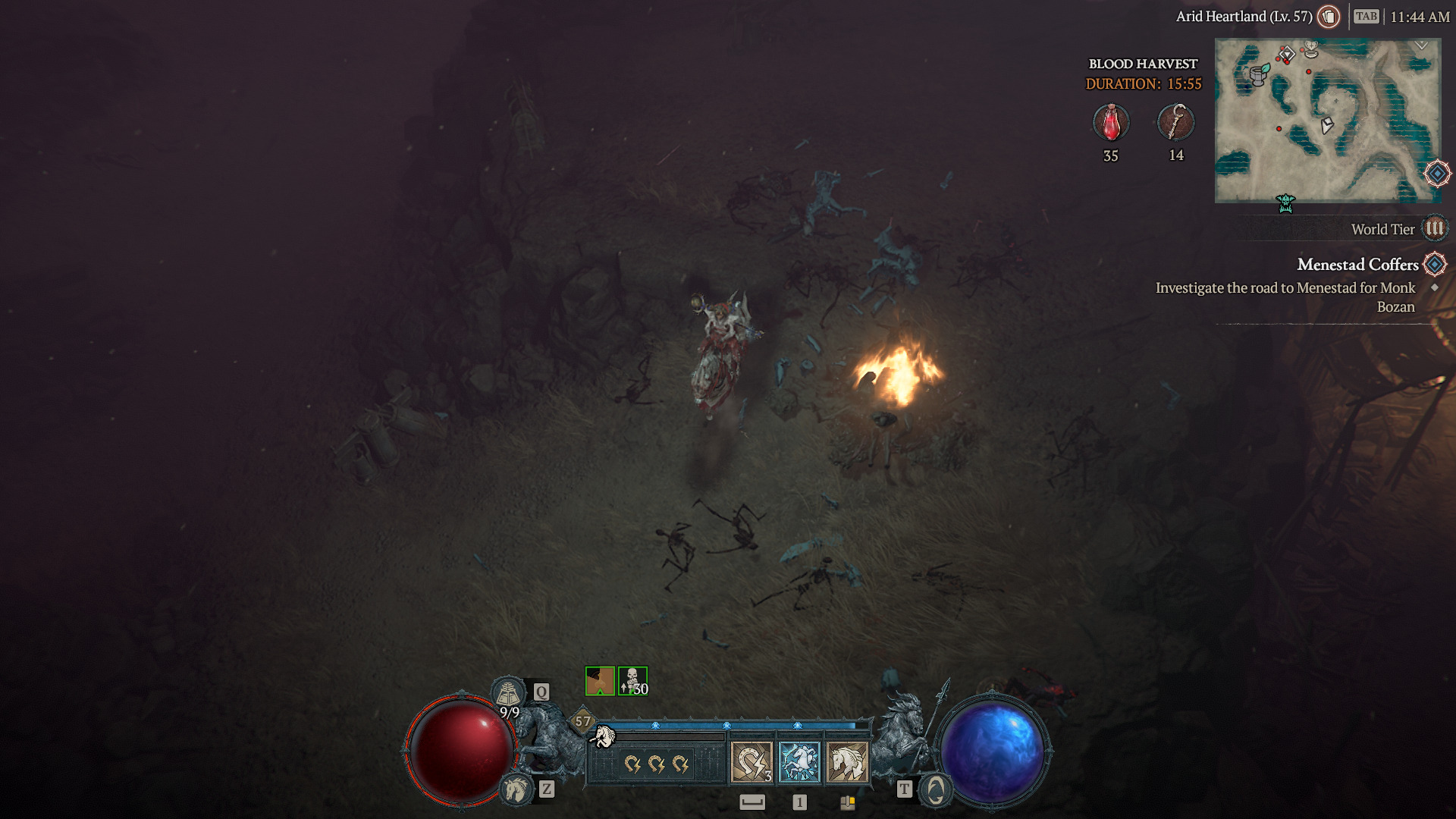Use the healing potion flask

click(x=508, y=693)
